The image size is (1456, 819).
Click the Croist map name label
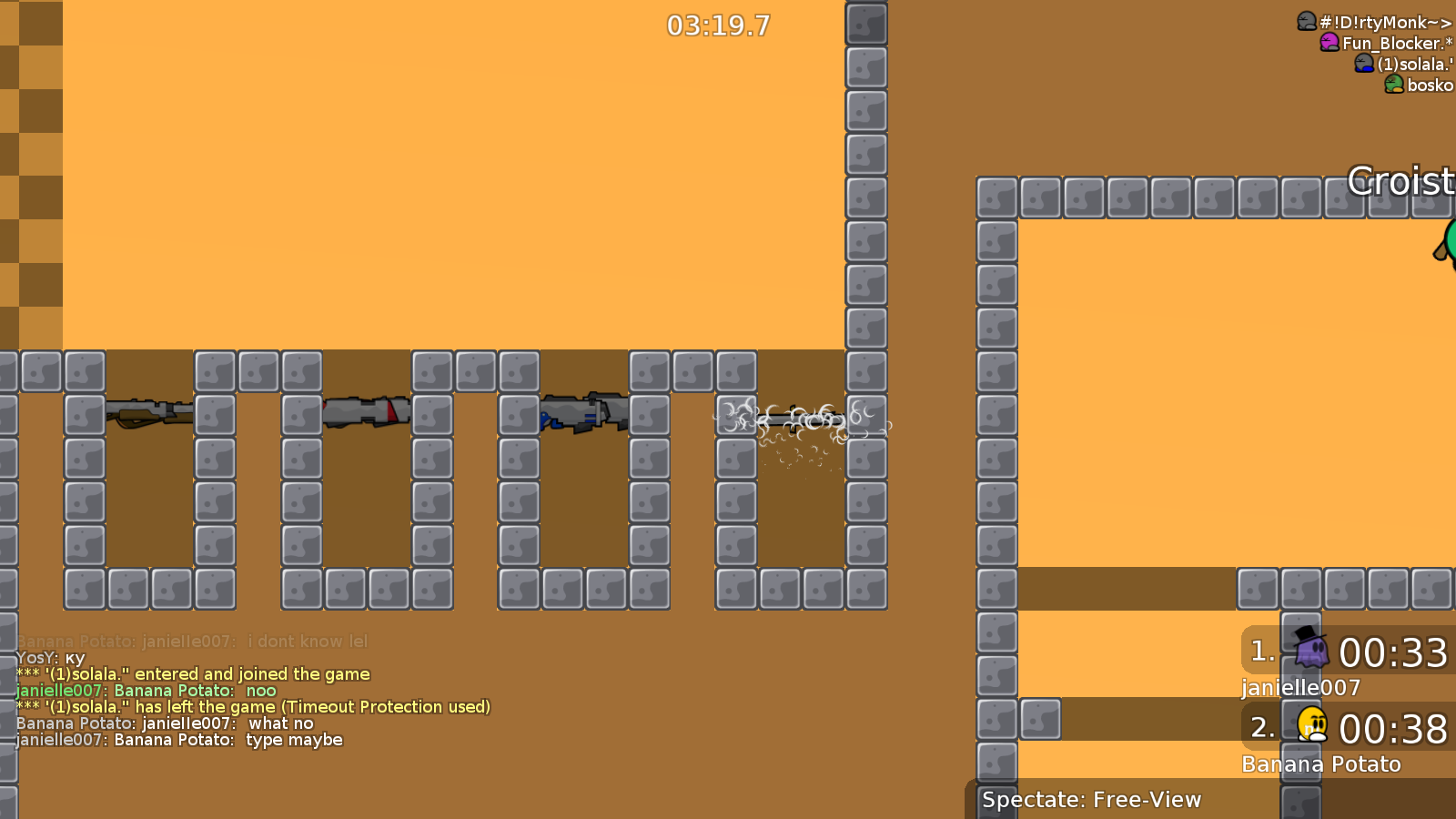(x=1401, y=182)
